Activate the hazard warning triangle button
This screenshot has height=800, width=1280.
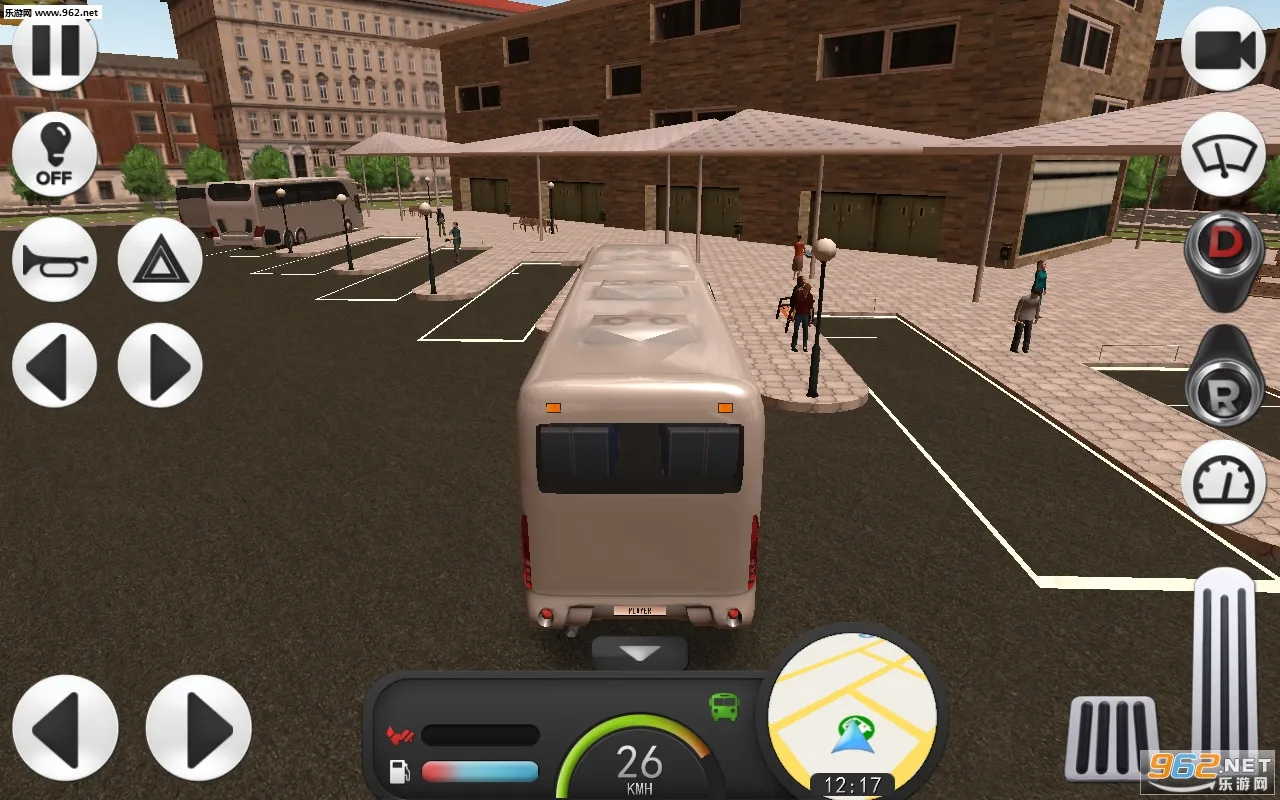pyautogui.click(x=160, y=260)
